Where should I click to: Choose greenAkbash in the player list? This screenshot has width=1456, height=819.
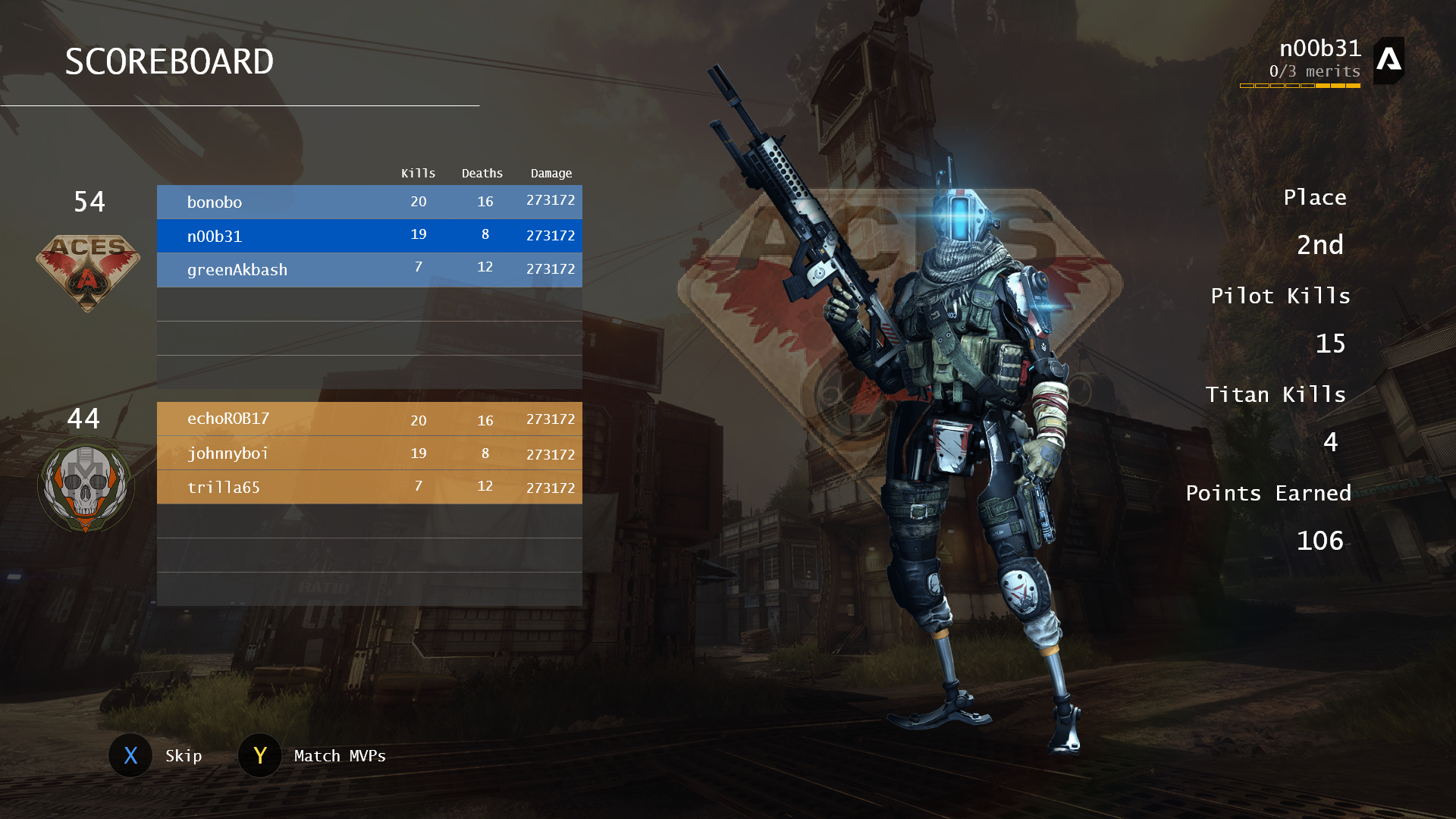click(369, 270)
